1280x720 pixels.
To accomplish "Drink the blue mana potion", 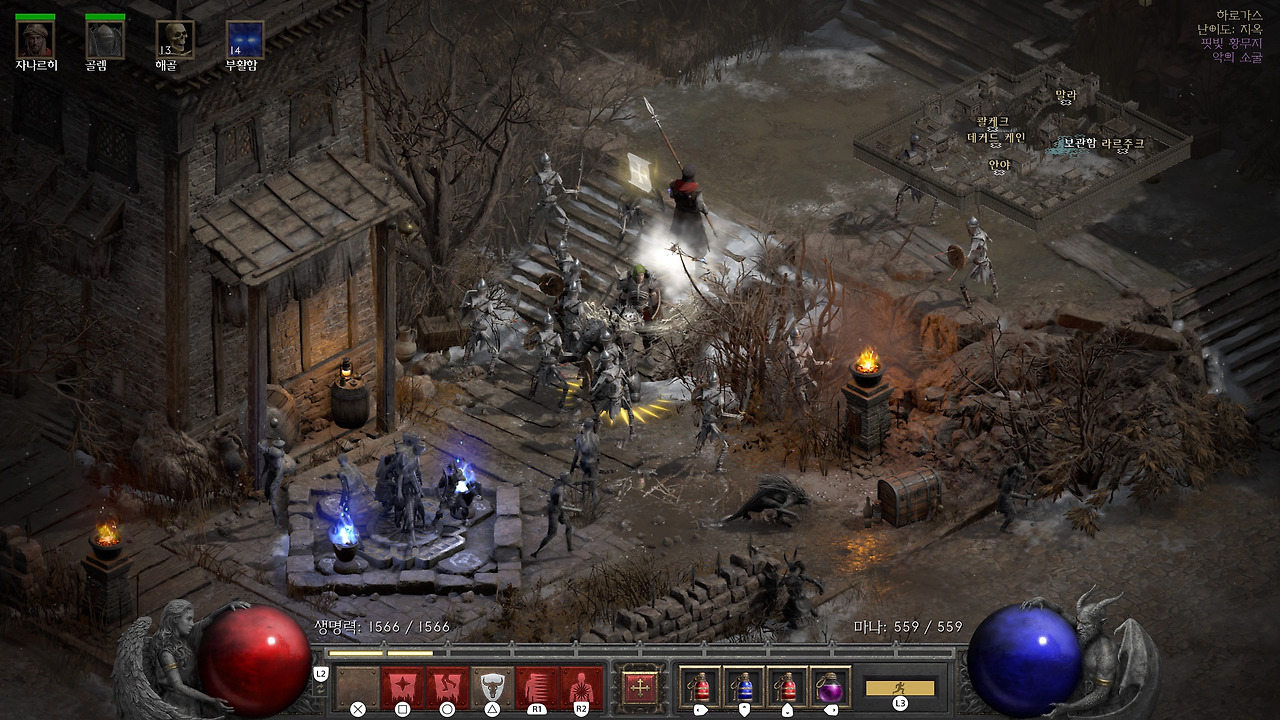I will coord(744,687).
